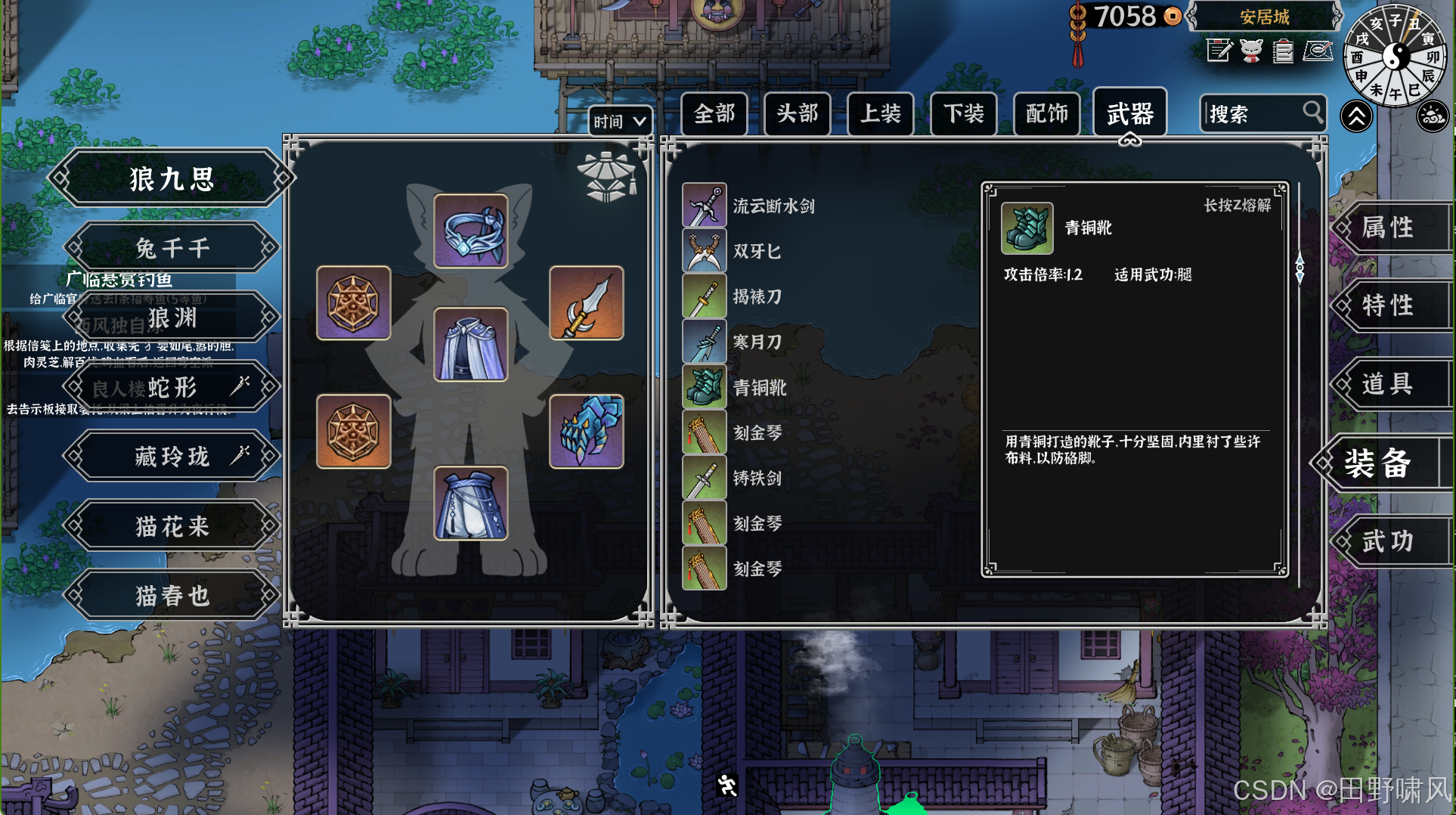Viewport: 1456px width, 815px height.
Task: Open the 属性 attributes panel
Action: pos(1388,227)
